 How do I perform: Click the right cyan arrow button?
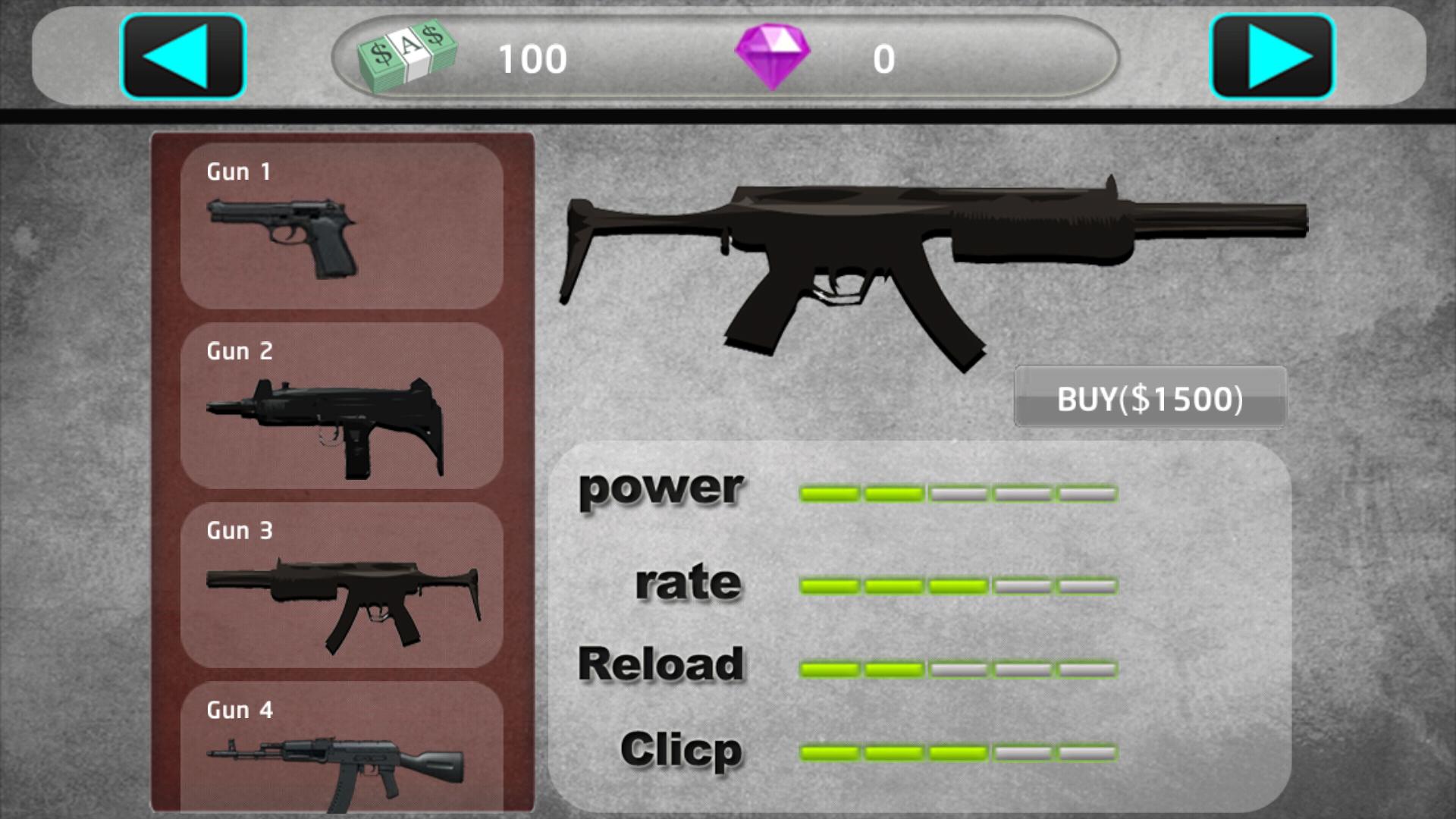(x=1272, y=57)
